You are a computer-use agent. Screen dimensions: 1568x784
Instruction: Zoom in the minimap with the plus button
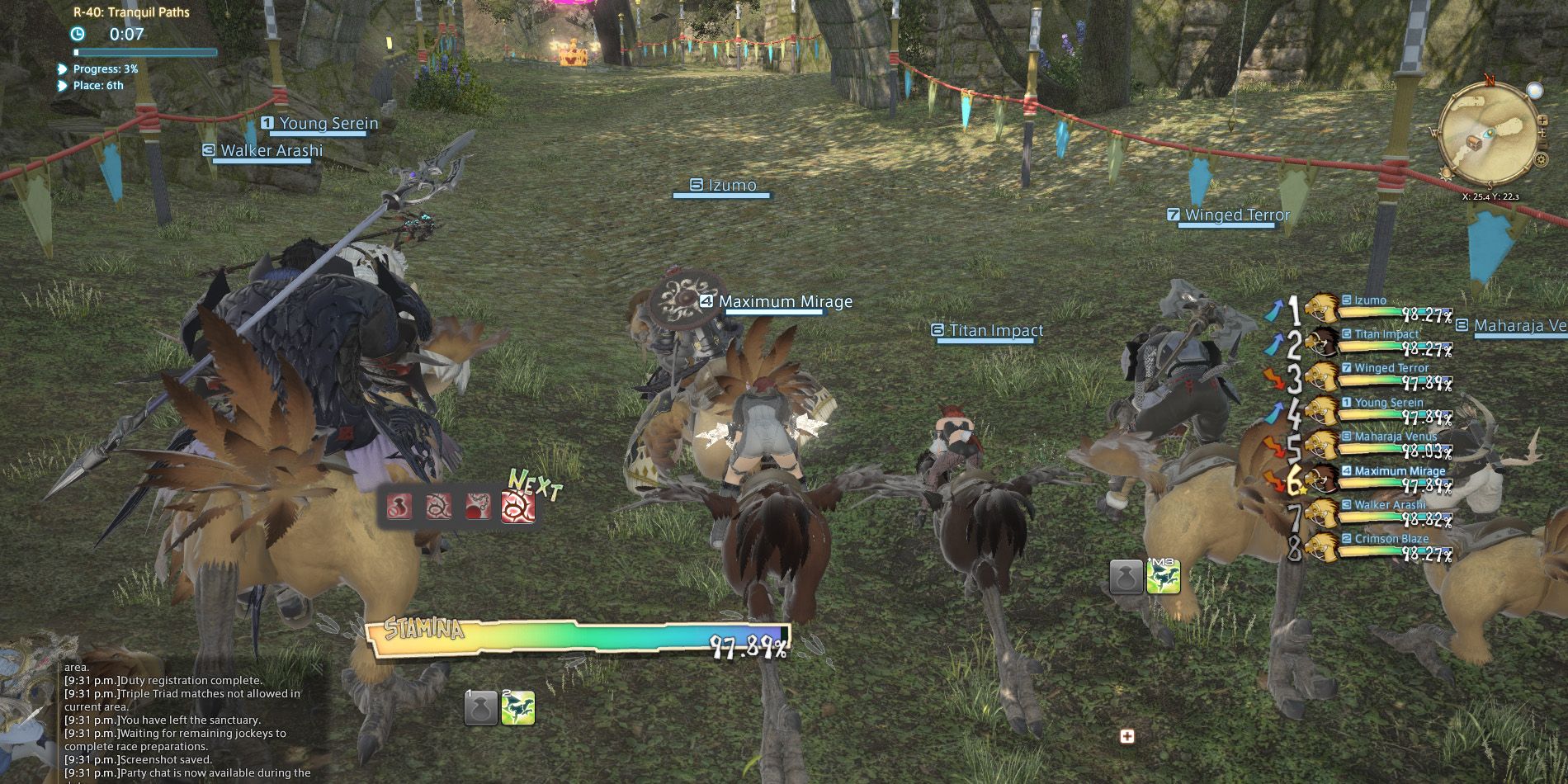pyautogui.click(x=1542, y=121)
